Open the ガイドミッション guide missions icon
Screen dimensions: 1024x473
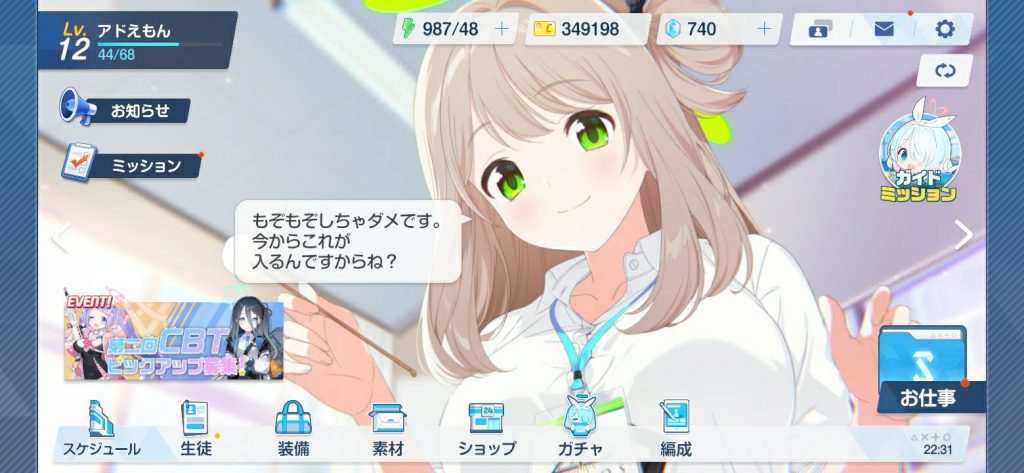tap(917, 160)
